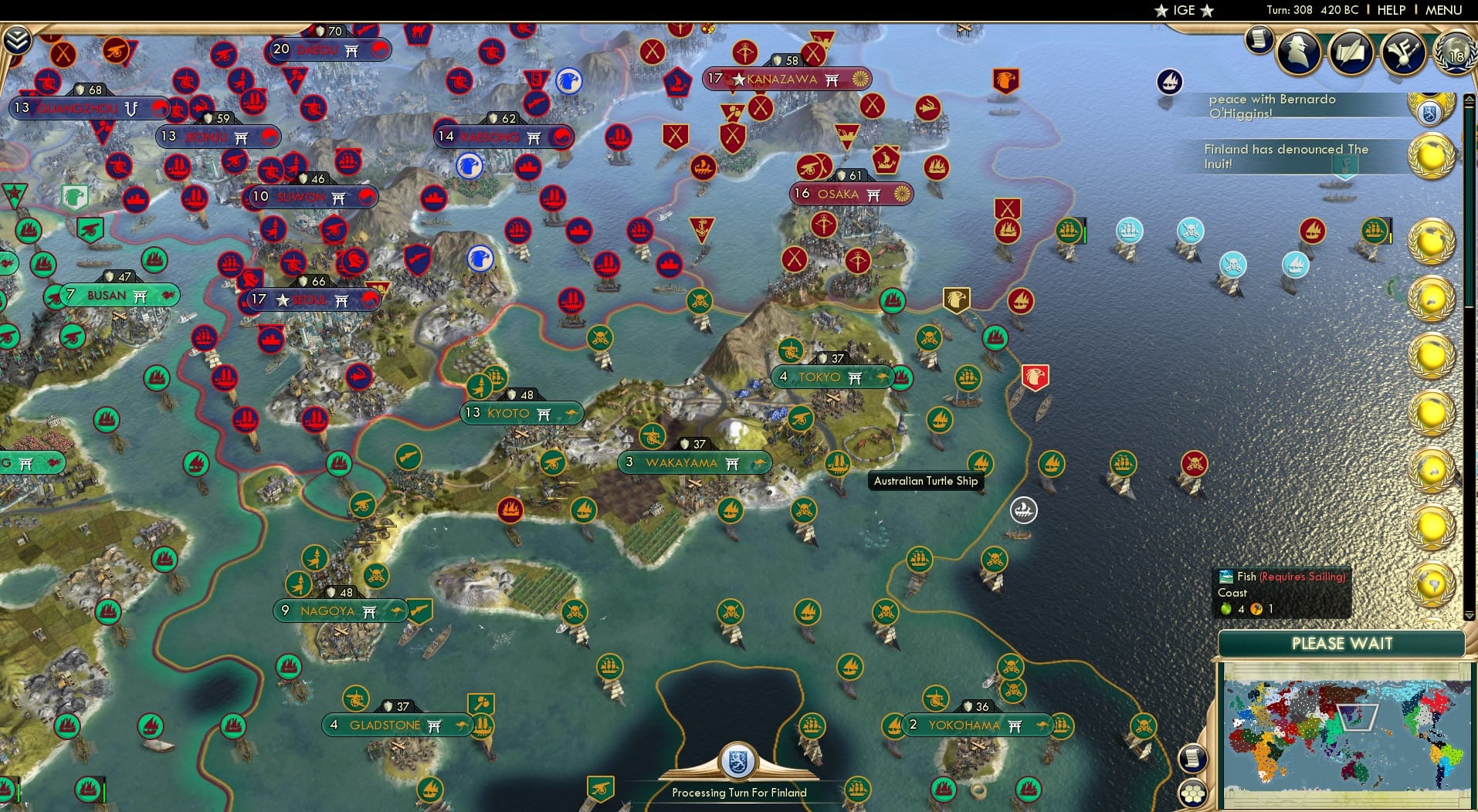The width and height of the screenshot is (1478, 812).
Task: Expand the light-blue trade ship bubble at sea
Action: 1130,230
